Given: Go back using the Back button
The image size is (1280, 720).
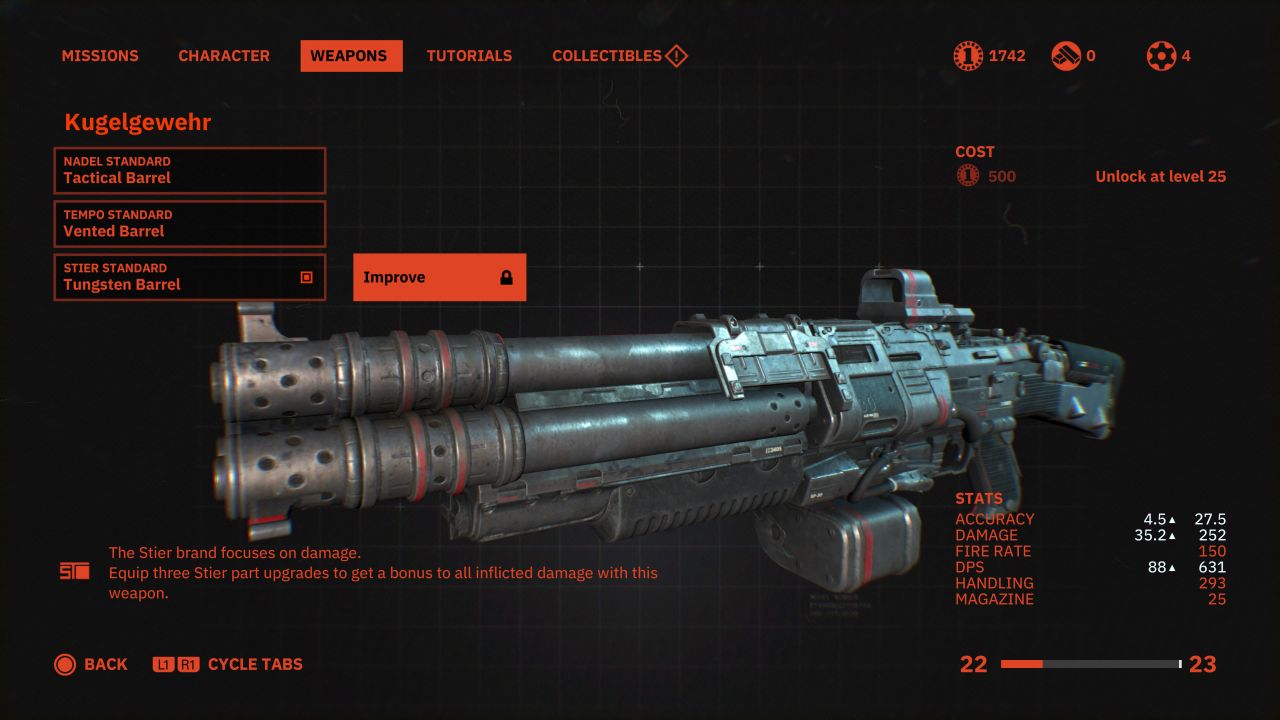Looking at the screenshot, I should click(x=91, y=664).
